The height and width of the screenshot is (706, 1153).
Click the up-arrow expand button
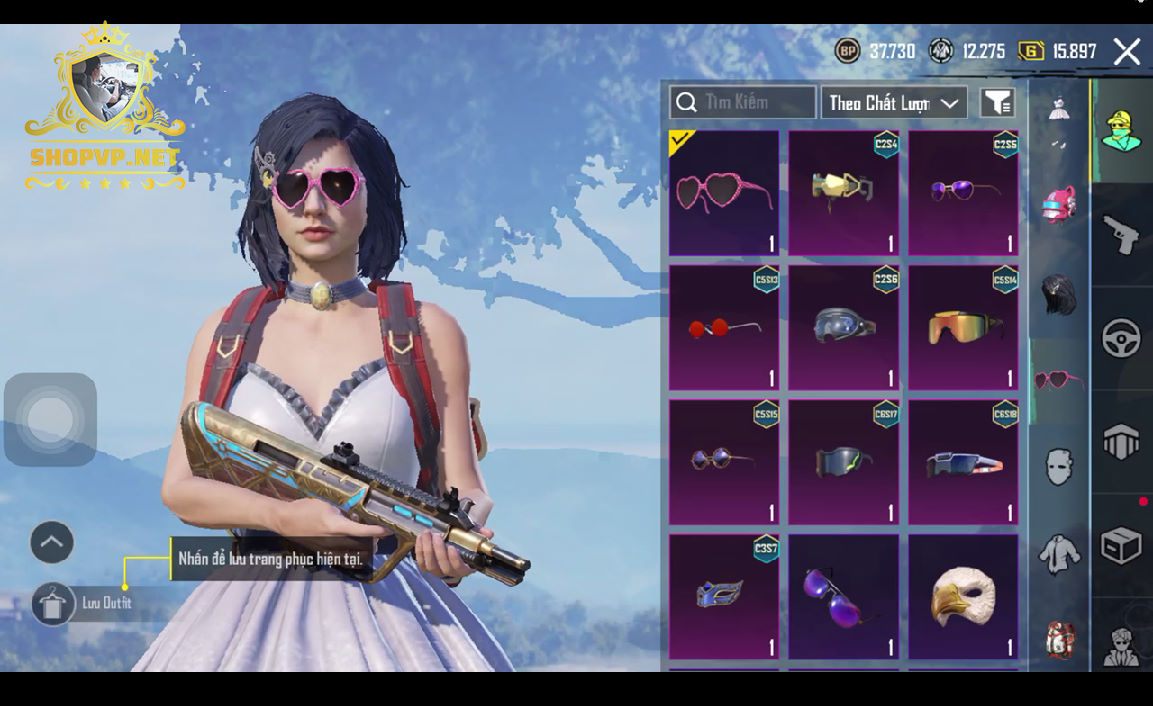[52, 543]
